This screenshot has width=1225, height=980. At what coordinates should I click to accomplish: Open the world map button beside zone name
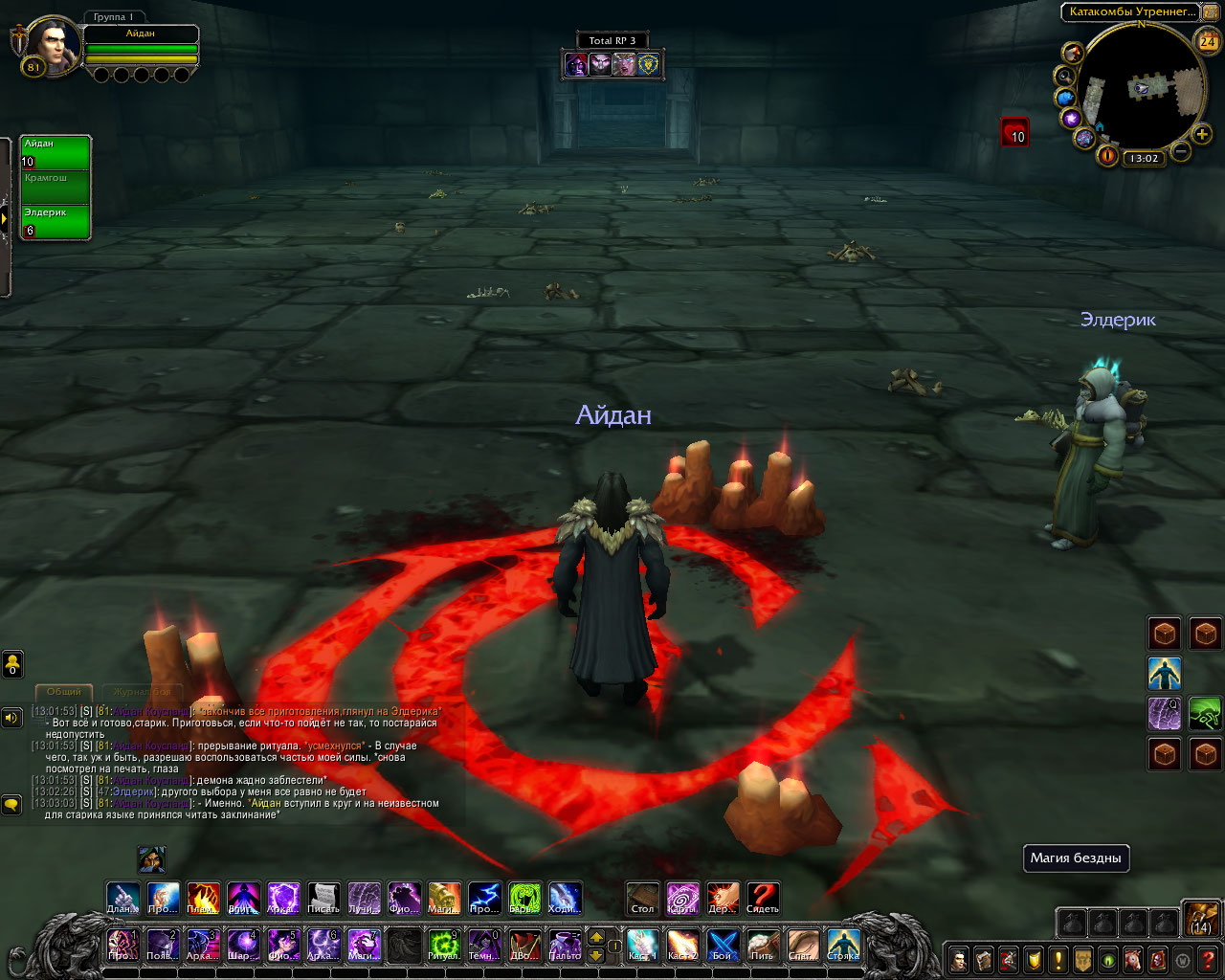1210,11
